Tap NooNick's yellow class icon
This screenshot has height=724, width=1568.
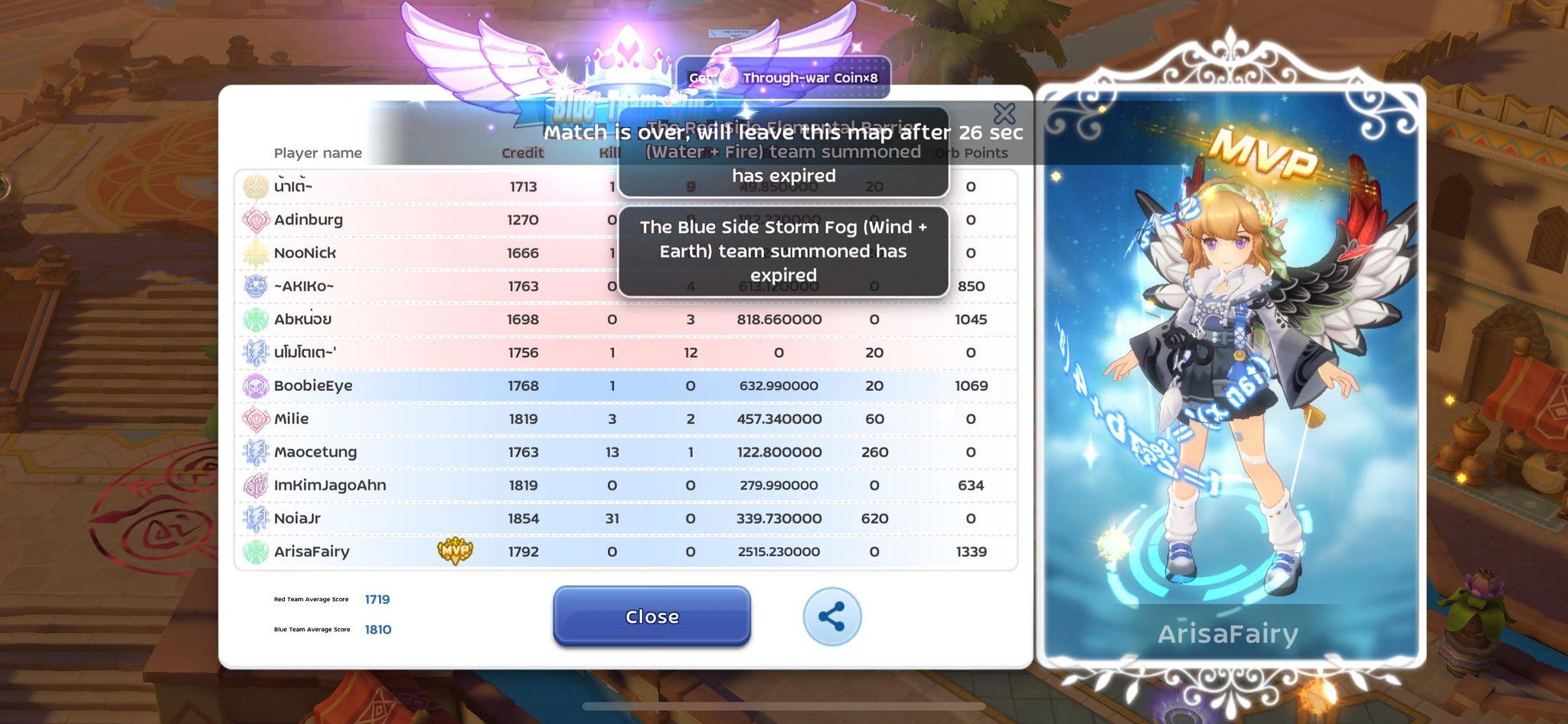(x=253, y=252)
